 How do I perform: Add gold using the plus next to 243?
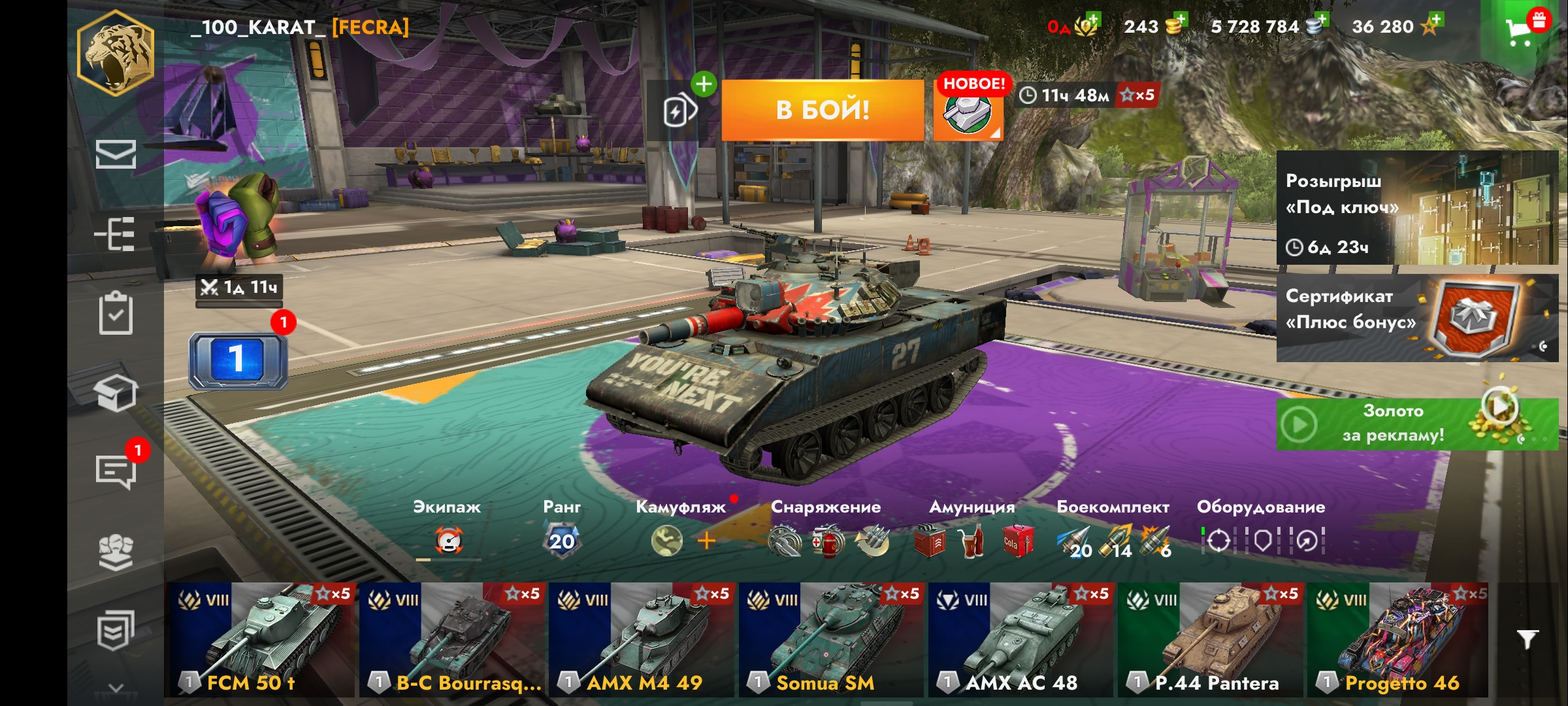click(1179, 20)
